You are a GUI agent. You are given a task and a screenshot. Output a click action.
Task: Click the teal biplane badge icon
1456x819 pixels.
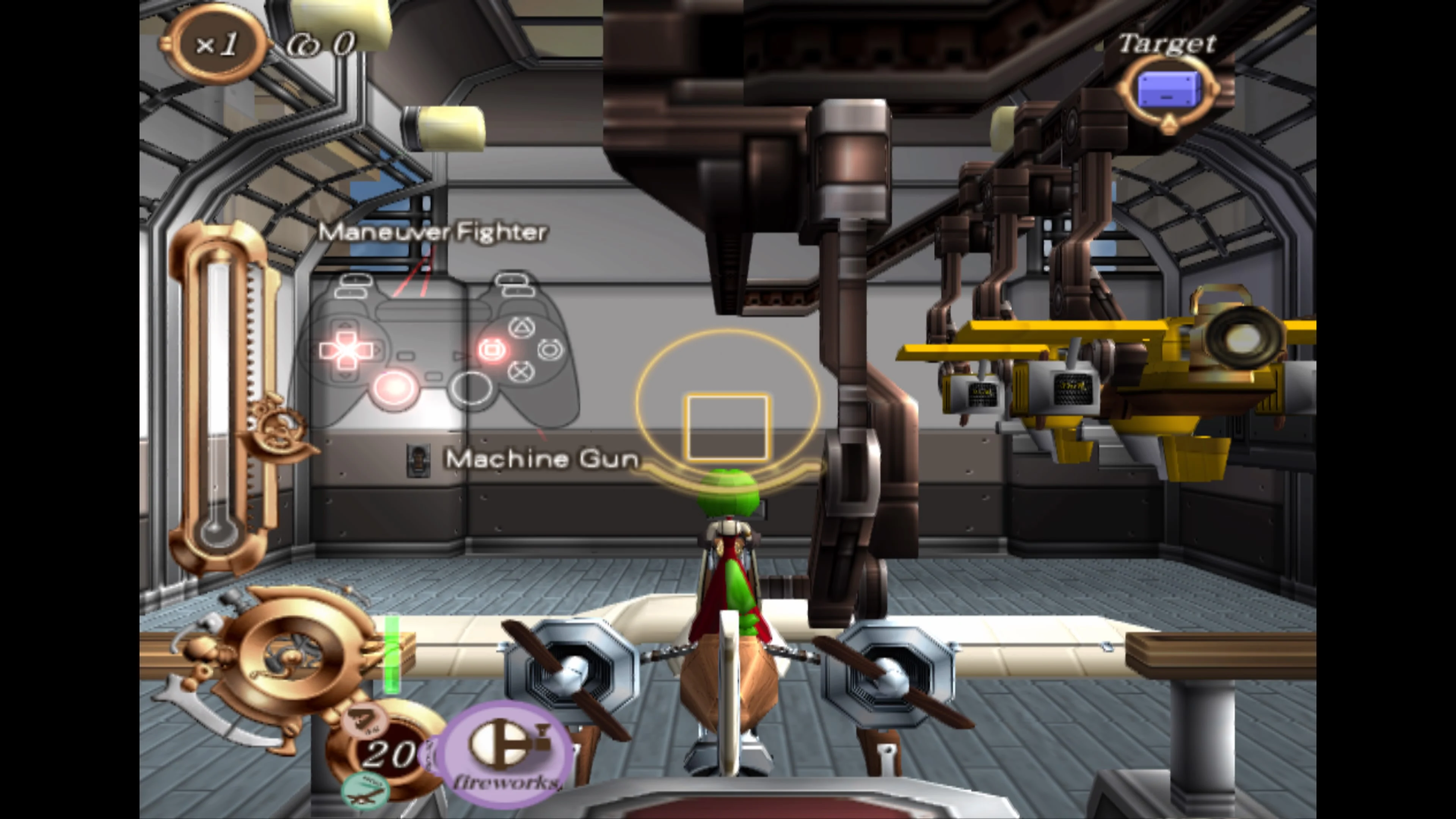366,789
